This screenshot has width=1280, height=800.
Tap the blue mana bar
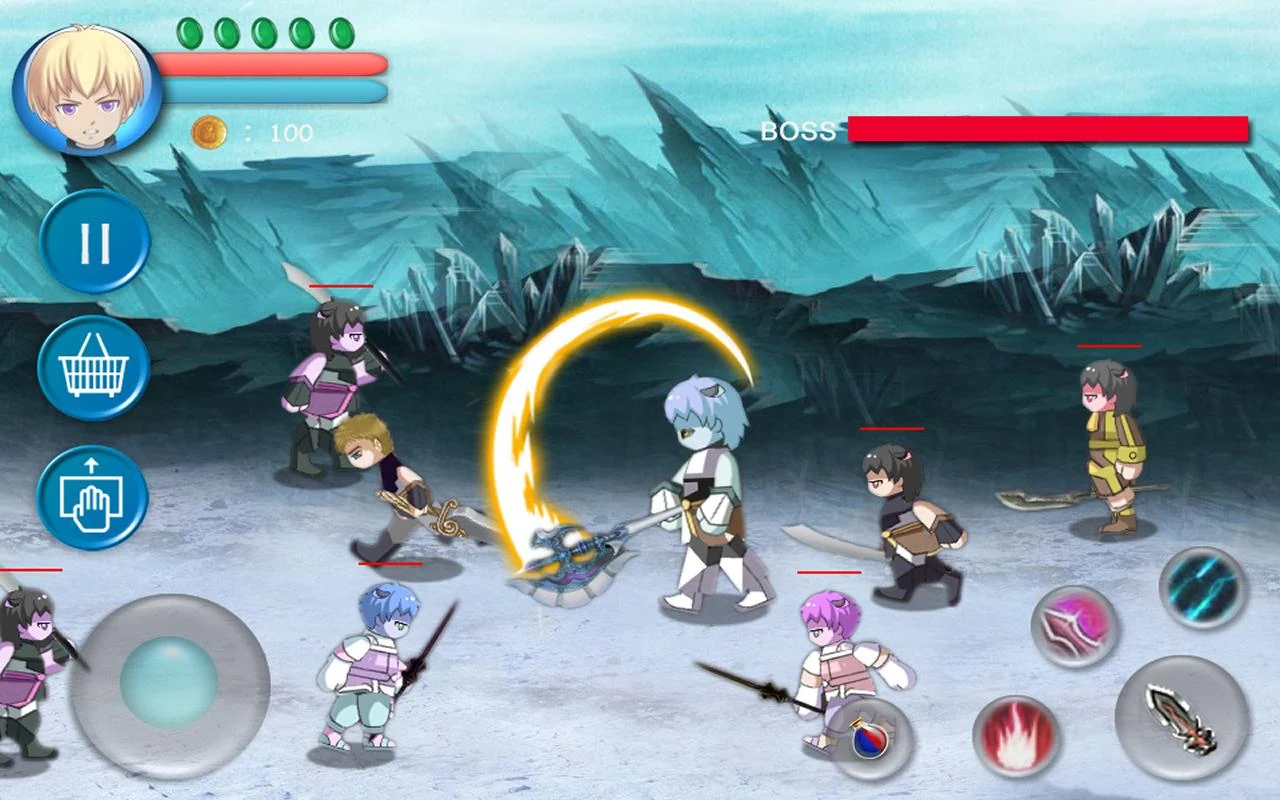point(270,93)
